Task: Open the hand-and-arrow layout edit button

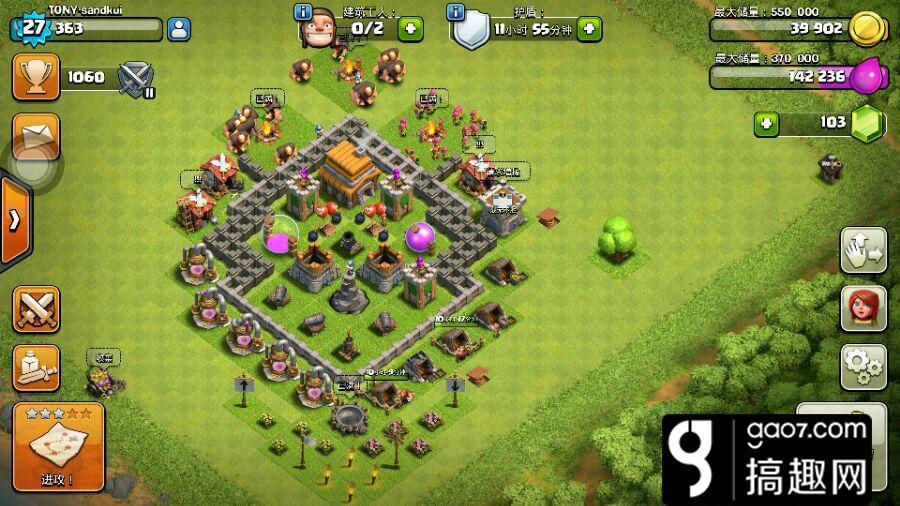Action: (x=864, y=251)
